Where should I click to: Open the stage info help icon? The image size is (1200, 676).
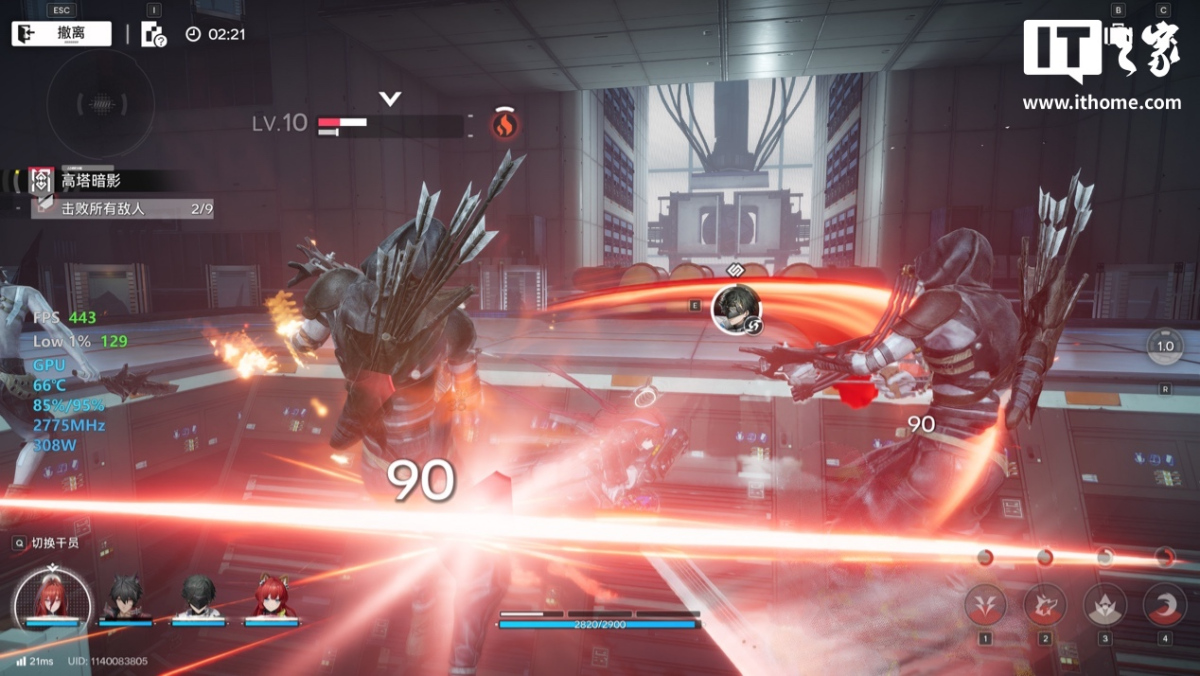153,35
